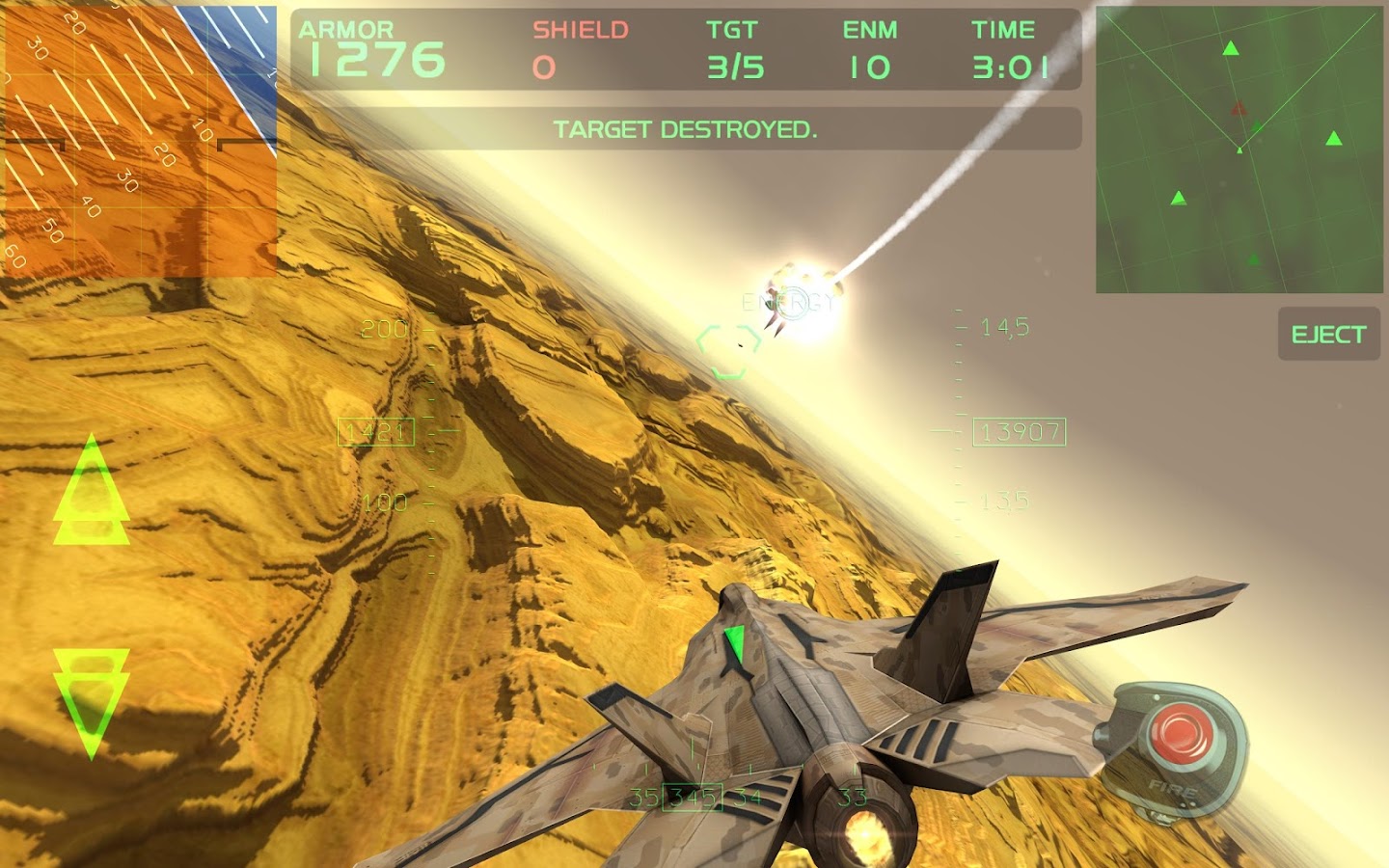
Task: Select the throttle-up arrow control
Action: (92, 497)
